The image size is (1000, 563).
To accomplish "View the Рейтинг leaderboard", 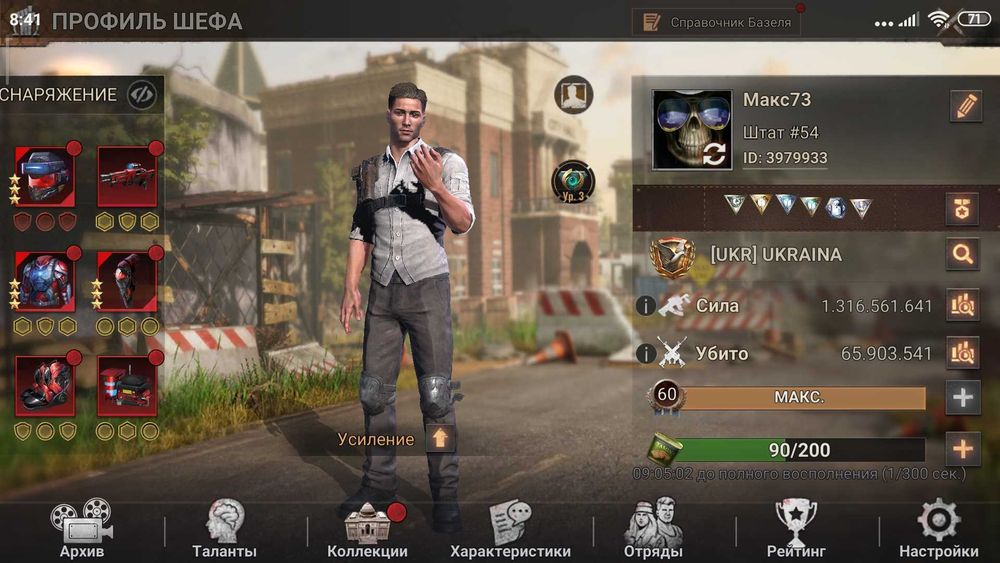I will click(796, 528).
